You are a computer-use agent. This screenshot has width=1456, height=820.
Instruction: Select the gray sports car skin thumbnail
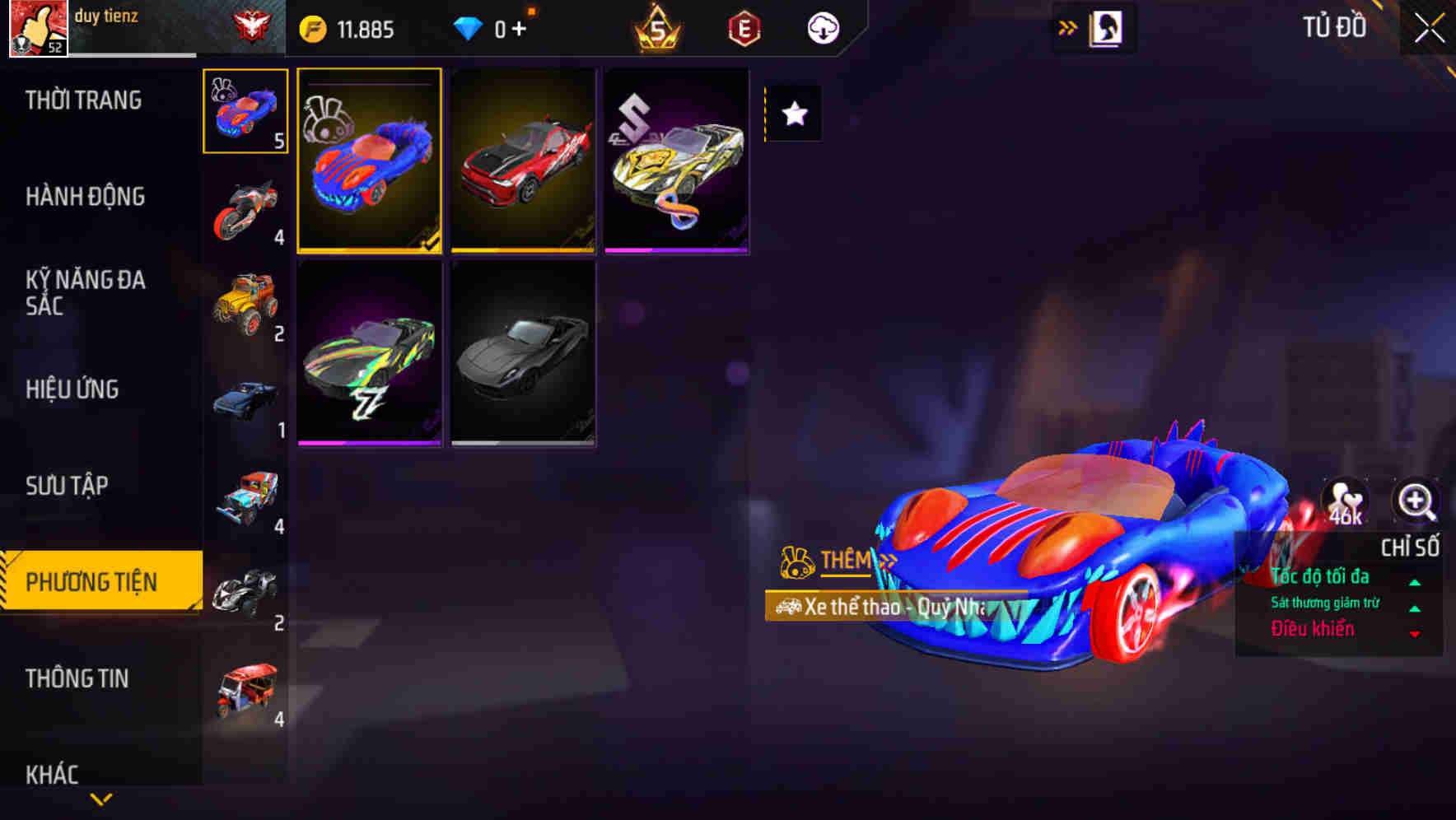pos(522,354)
